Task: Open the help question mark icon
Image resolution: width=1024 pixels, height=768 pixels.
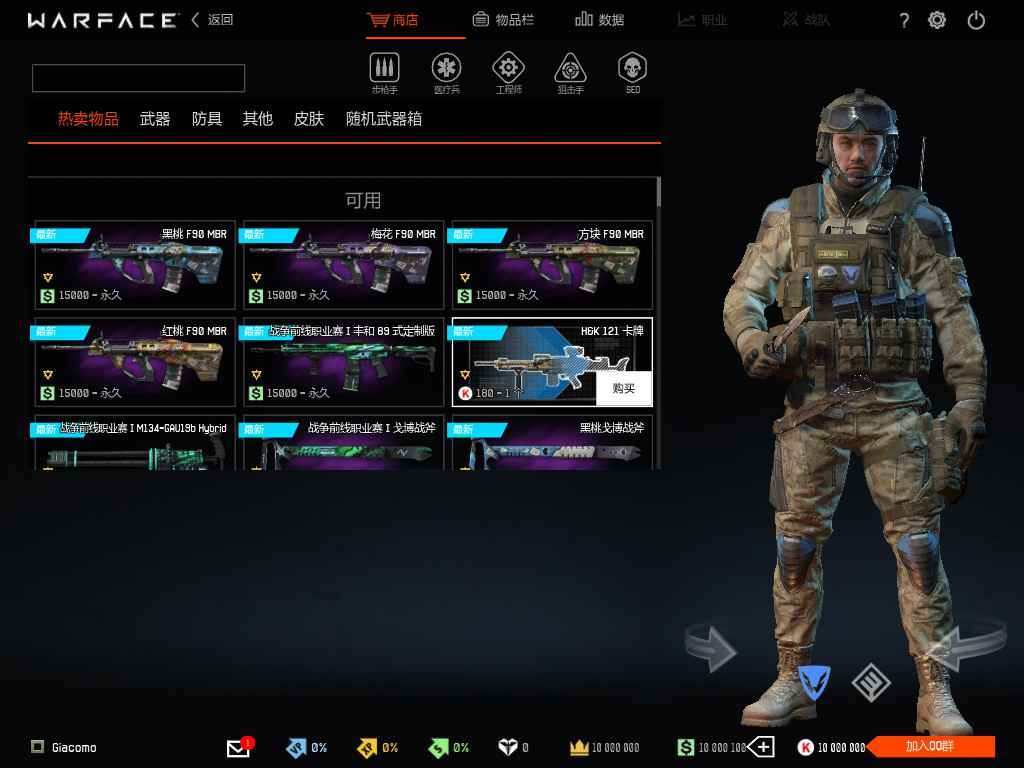Action: (x=904, y=20)
